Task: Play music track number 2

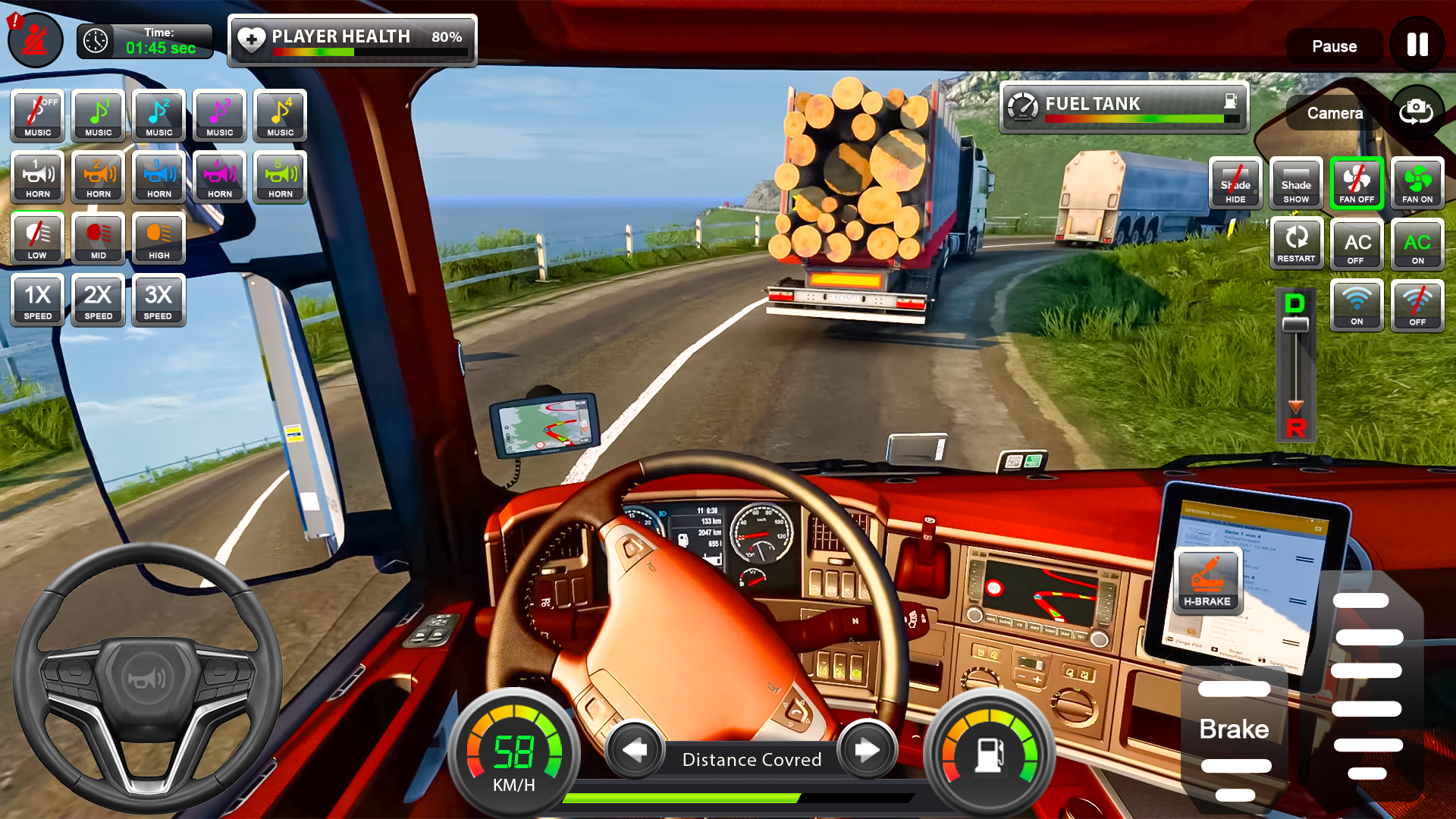Action: (x=158, y=115)
